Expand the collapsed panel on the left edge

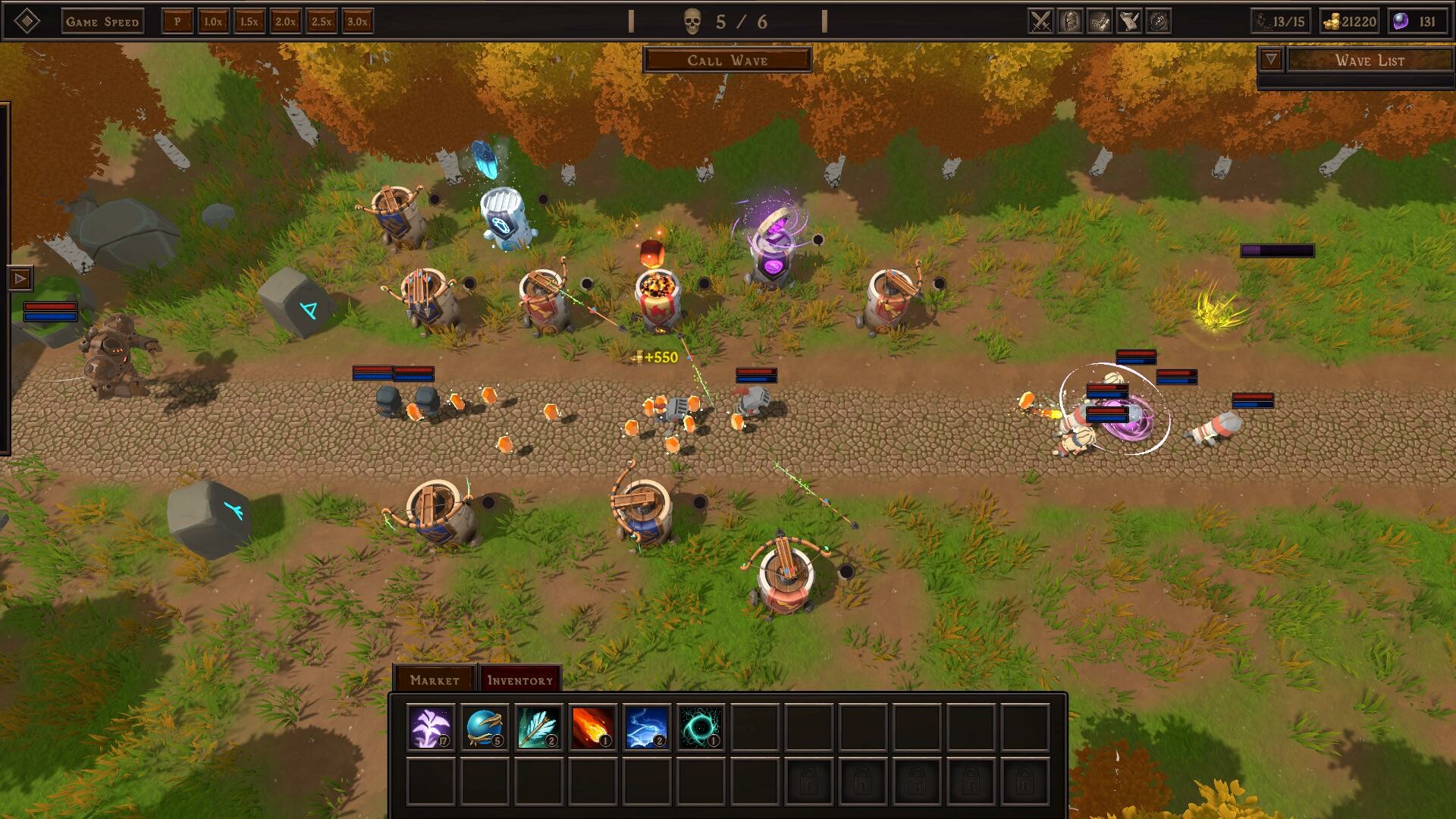pos(18,279)
